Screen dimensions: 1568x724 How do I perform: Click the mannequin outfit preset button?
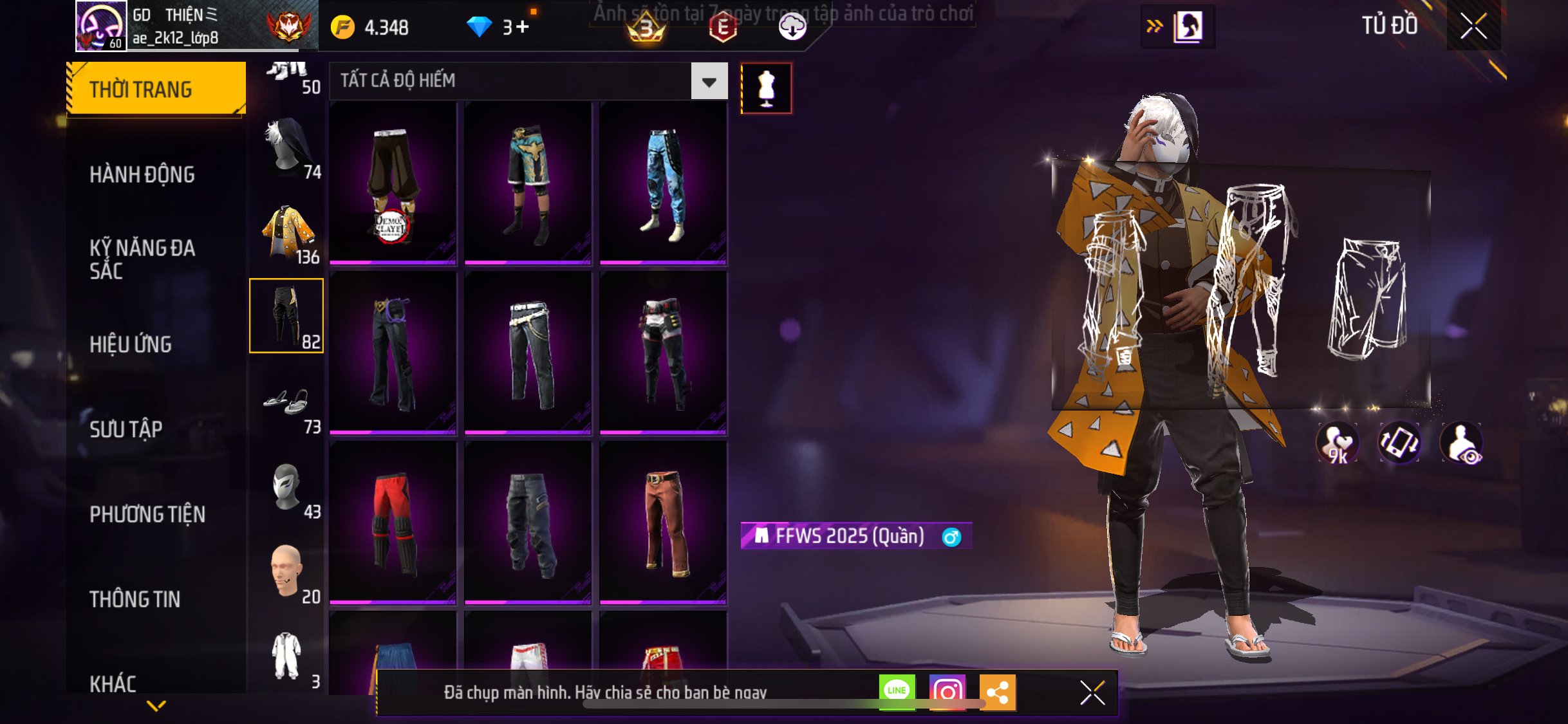click(766, 88)
